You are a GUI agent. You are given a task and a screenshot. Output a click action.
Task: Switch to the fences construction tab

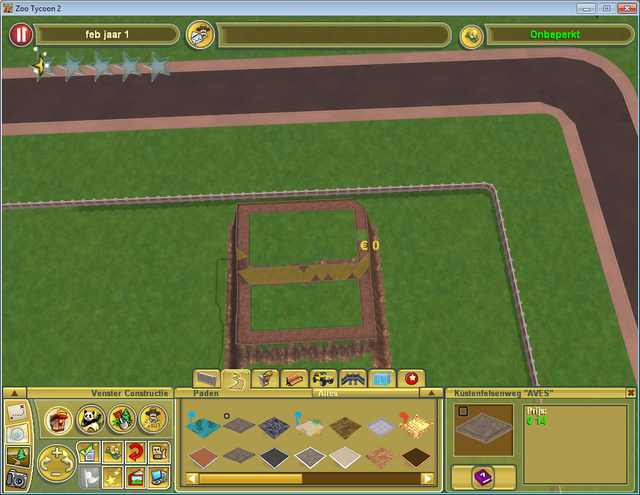208,379
